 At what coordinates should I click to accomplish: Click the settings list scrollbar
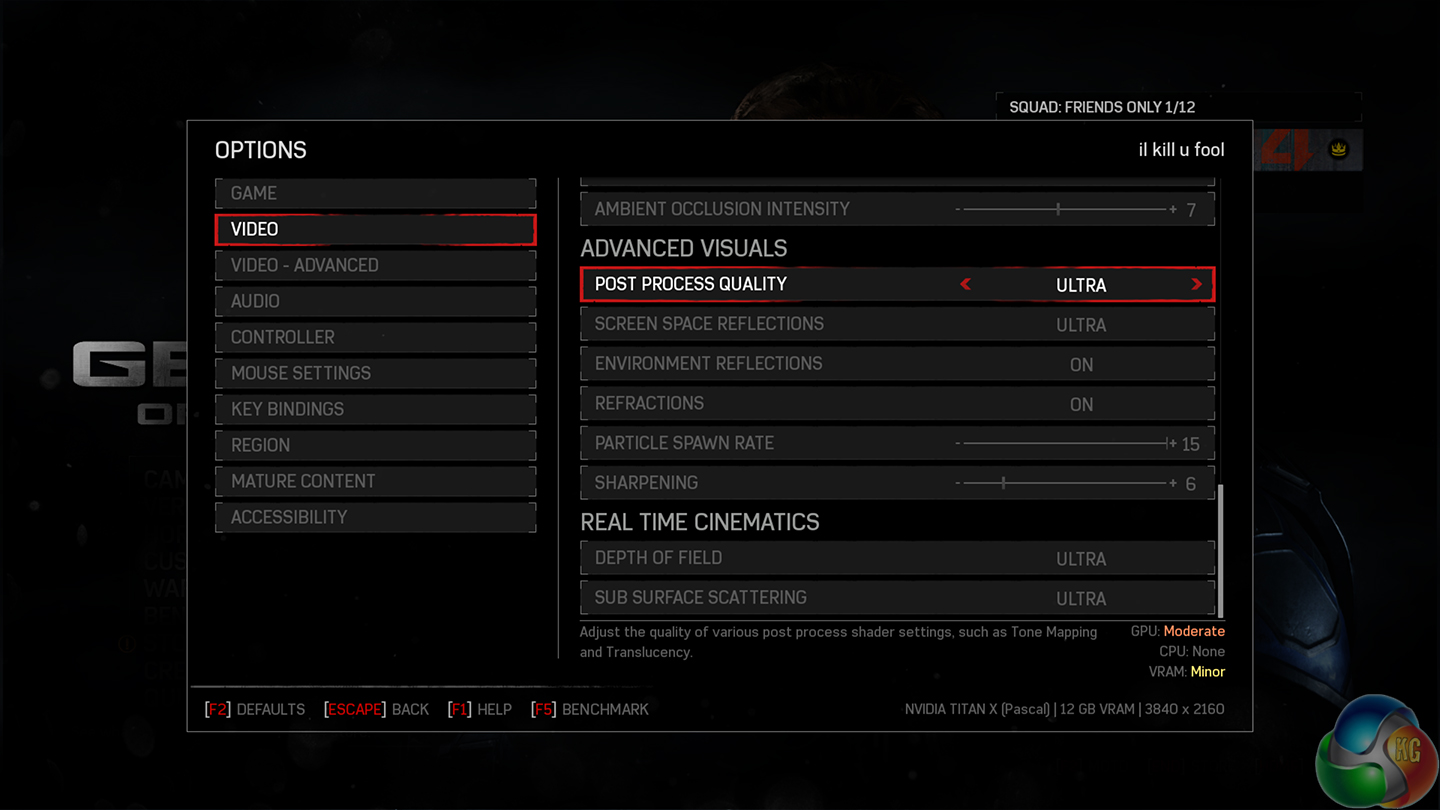pos(1221,550)
